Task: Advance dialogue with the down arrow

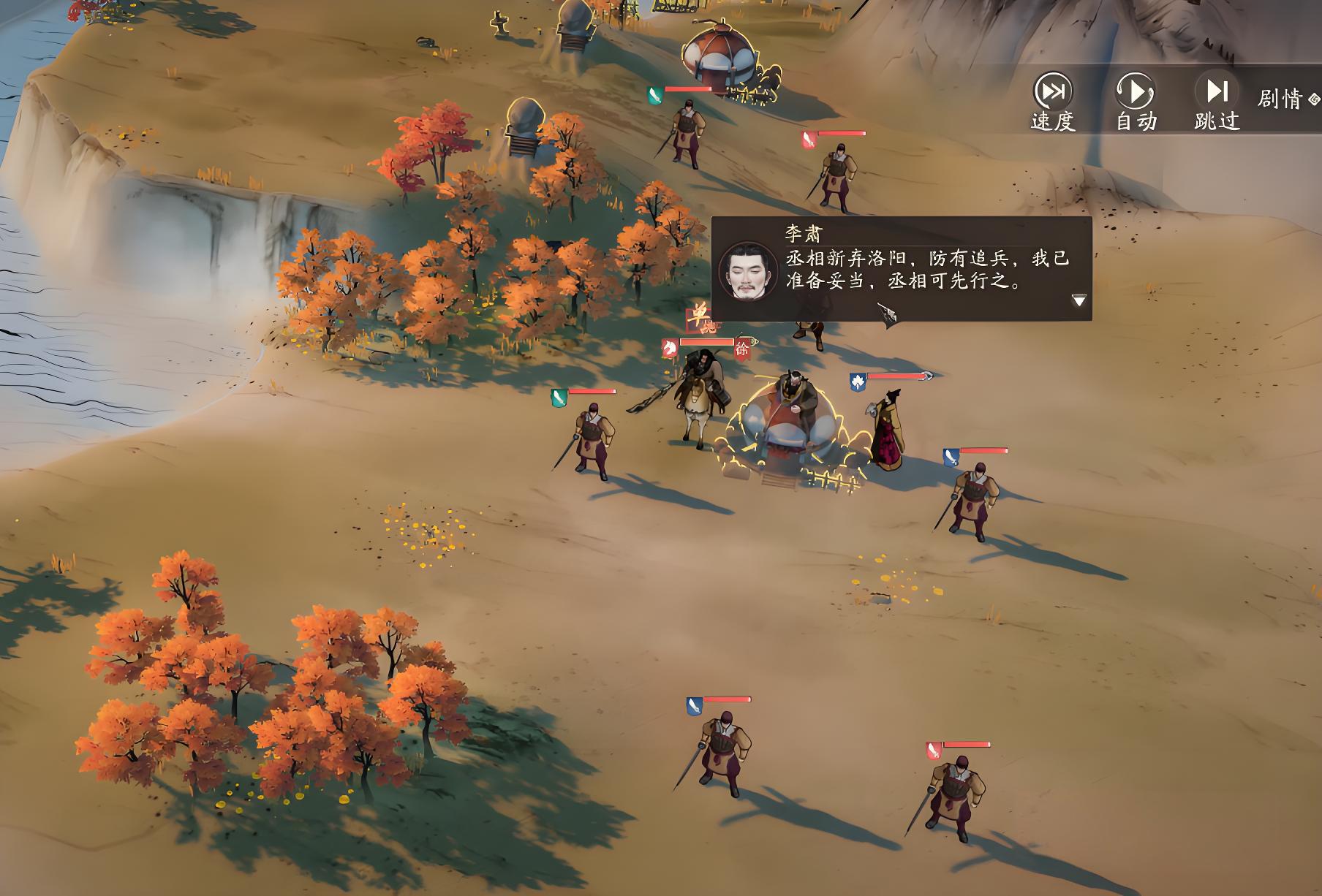Action: (x=1079, y=300)
